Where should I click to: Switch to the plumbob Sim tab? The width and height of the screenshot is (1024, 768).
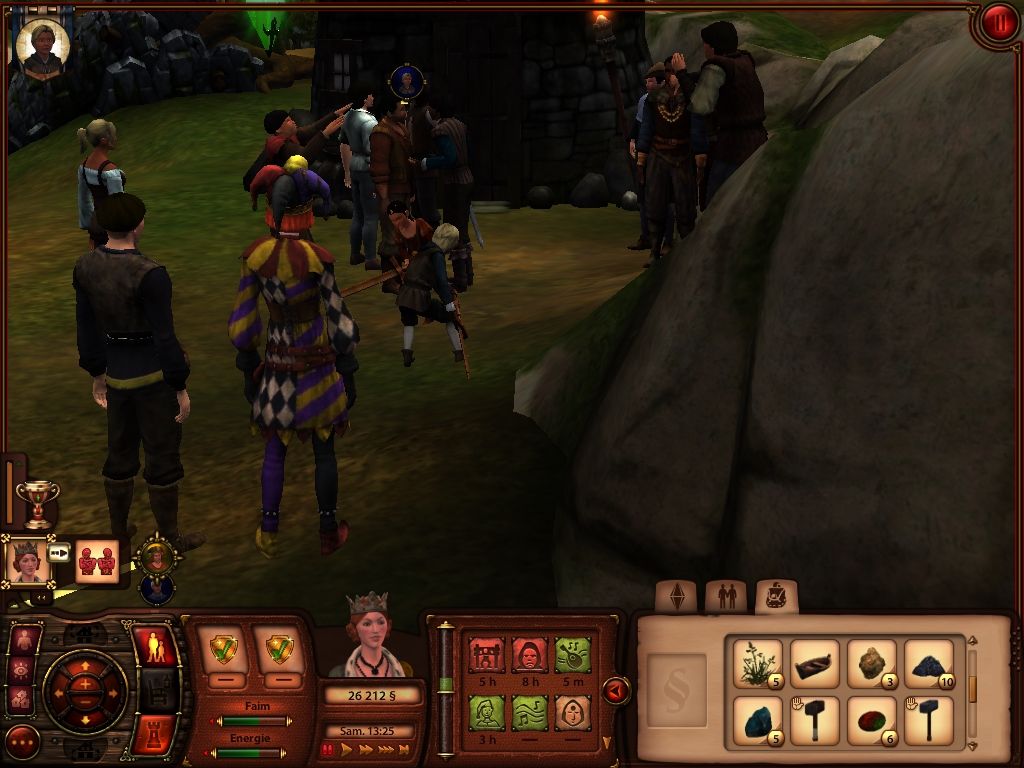click(675, 597)
